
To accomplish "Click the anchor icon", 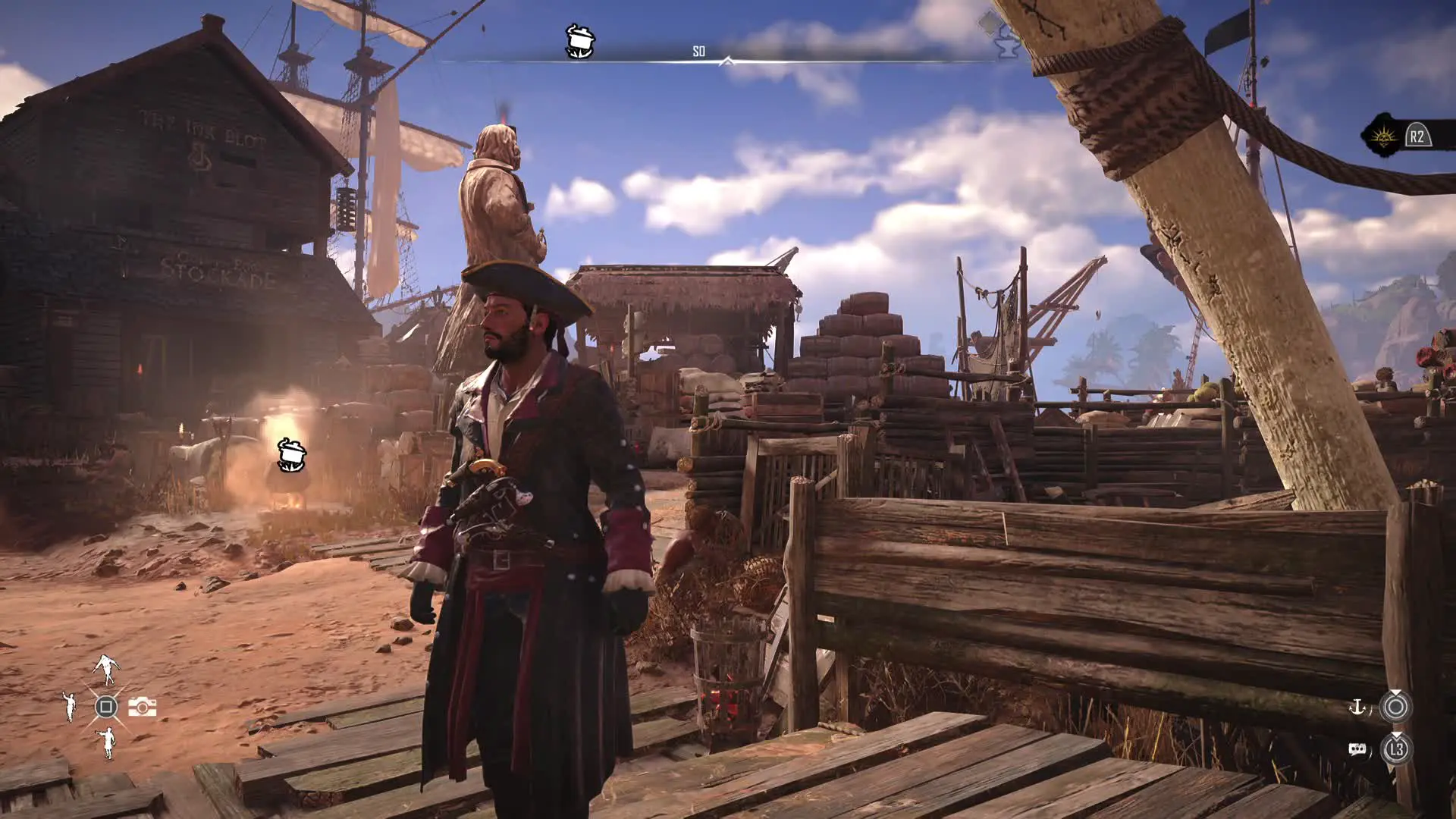I will [x=1357, y=708].
